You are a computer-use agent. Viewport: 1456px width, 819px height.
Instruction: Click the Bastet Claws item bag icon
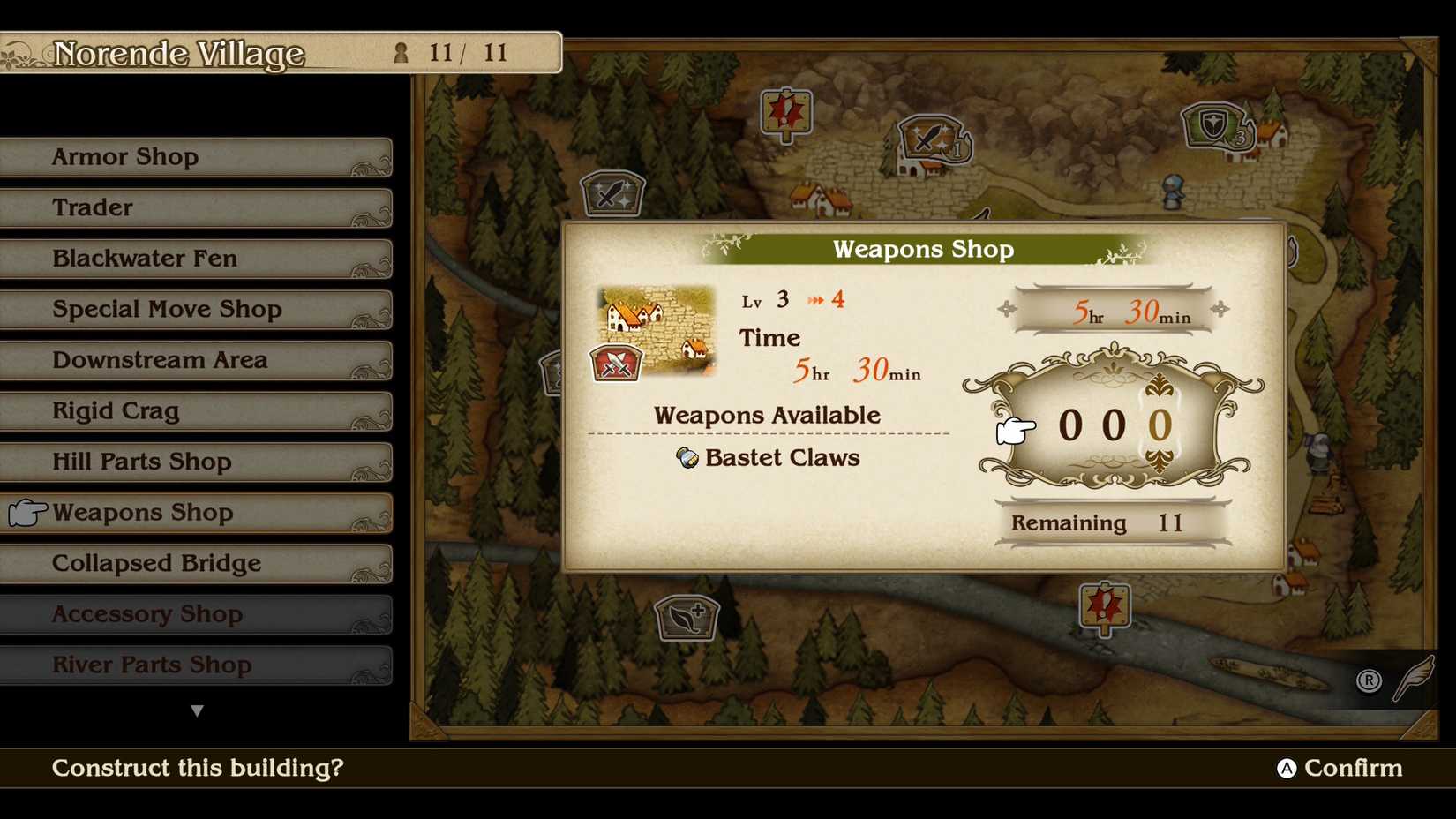[x=687, y=458]
